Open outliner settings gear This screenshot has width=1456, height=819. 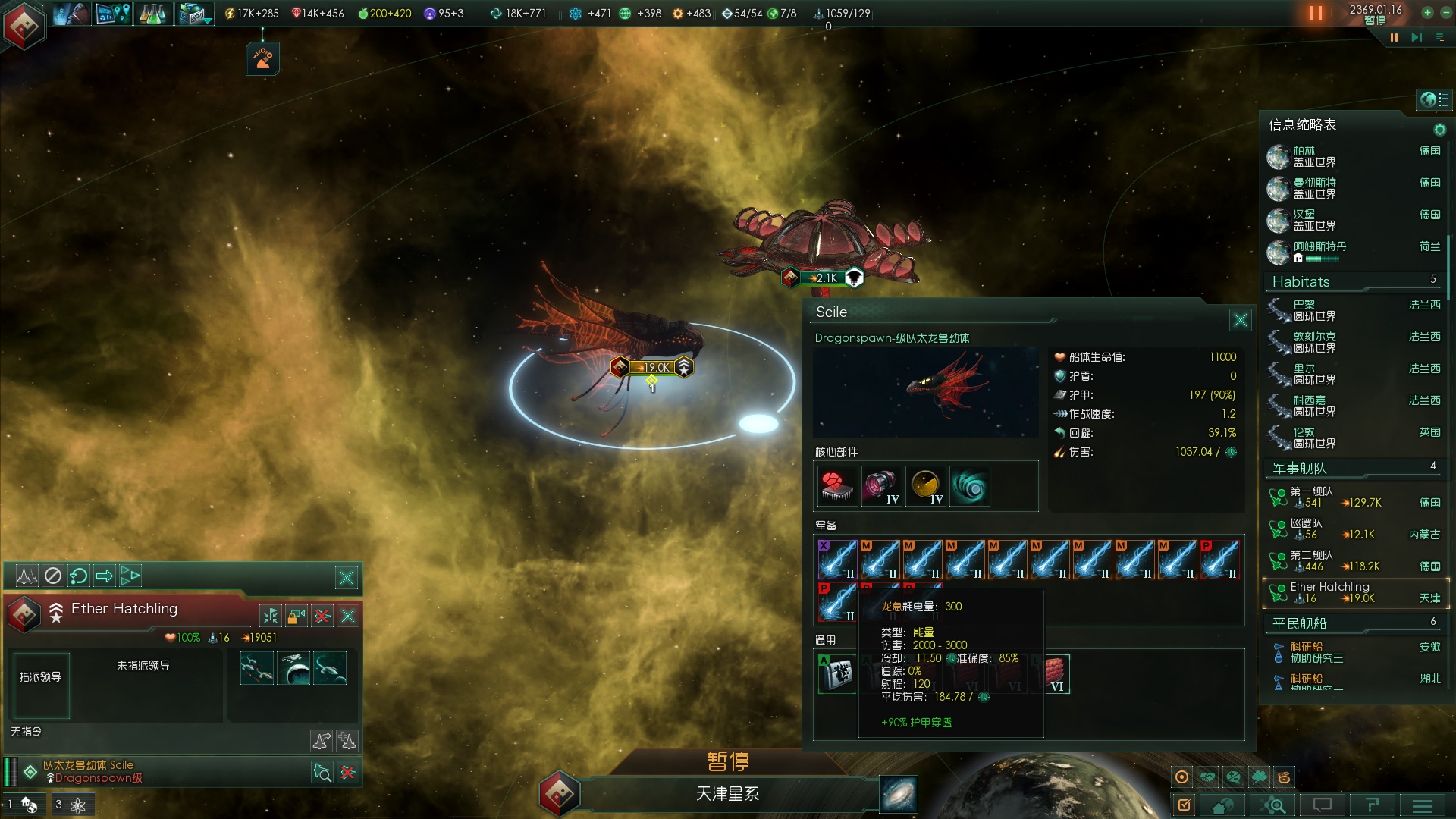pyautogui.click(x=1439, y=130)
